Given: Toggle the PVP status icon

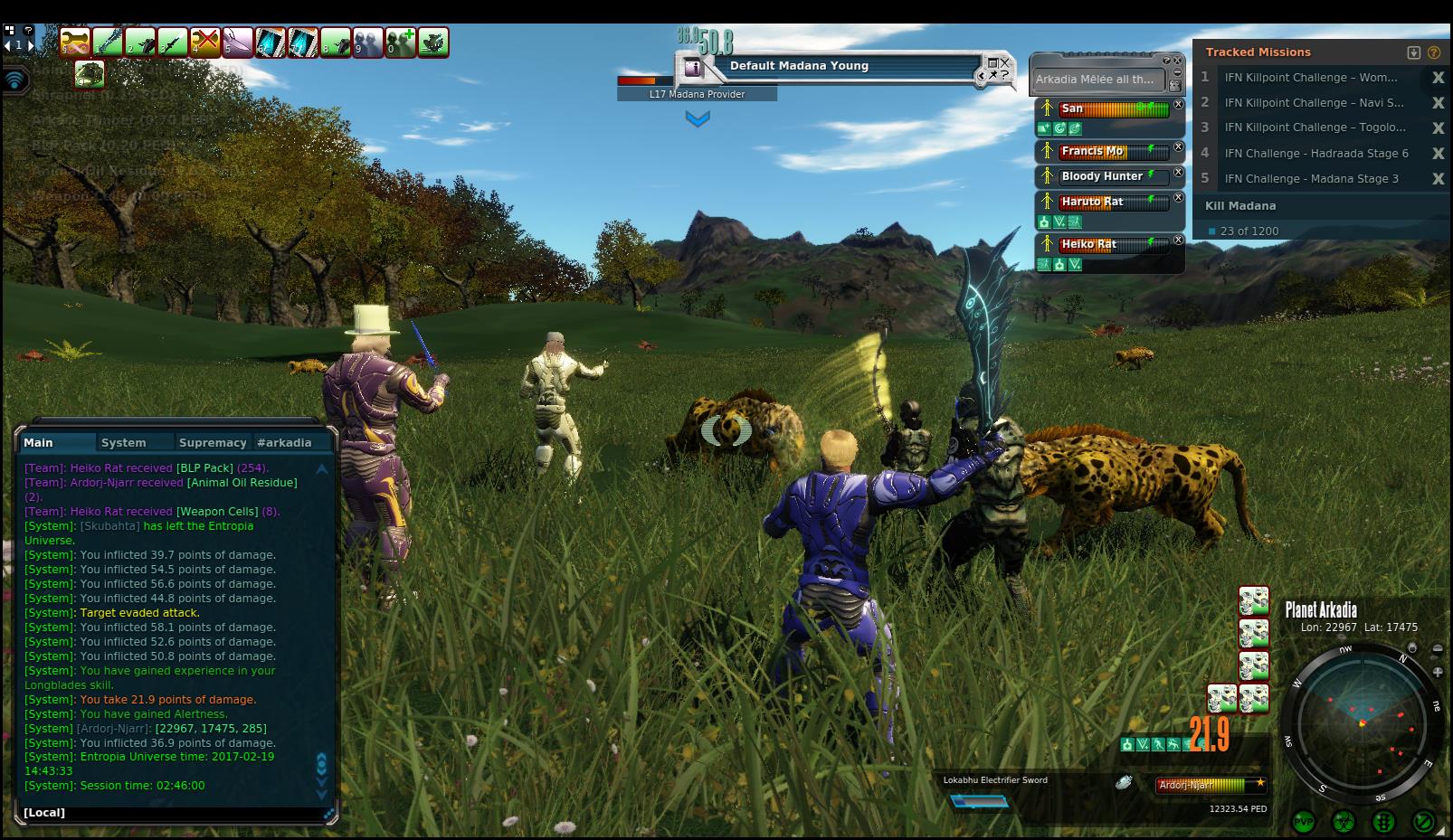Looking at the screenshot, I should (x=1304, y=822).
